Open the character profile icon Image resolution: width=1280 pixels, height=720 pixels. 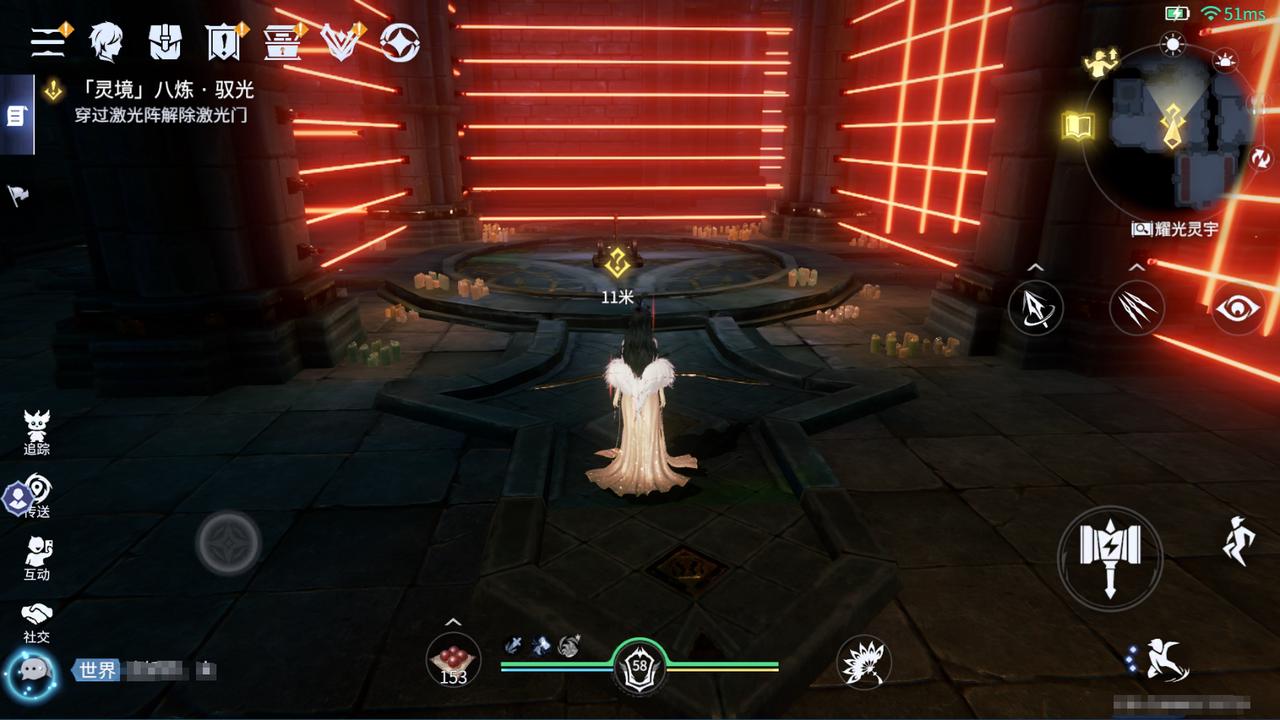click(x=106, y=41)
